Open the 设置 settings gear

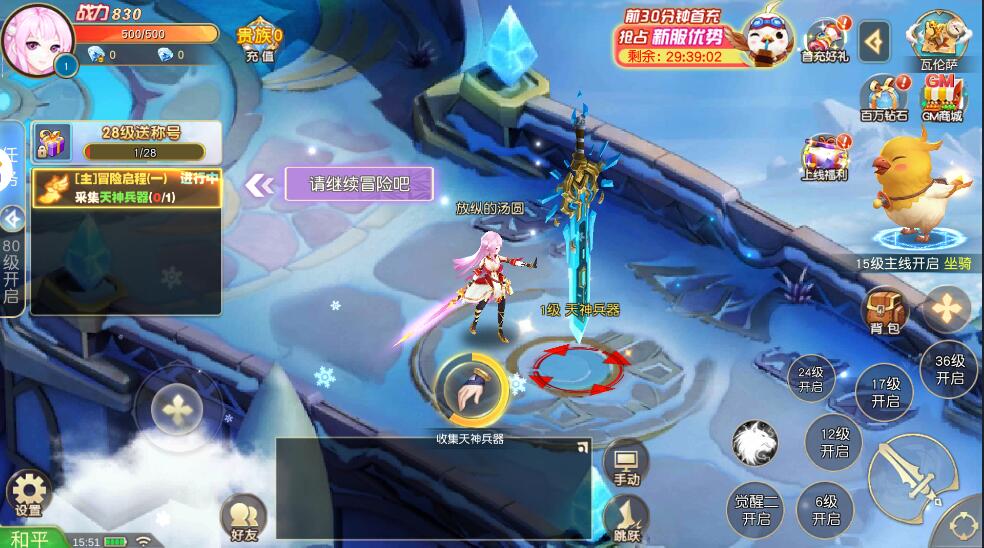[29, 492]
